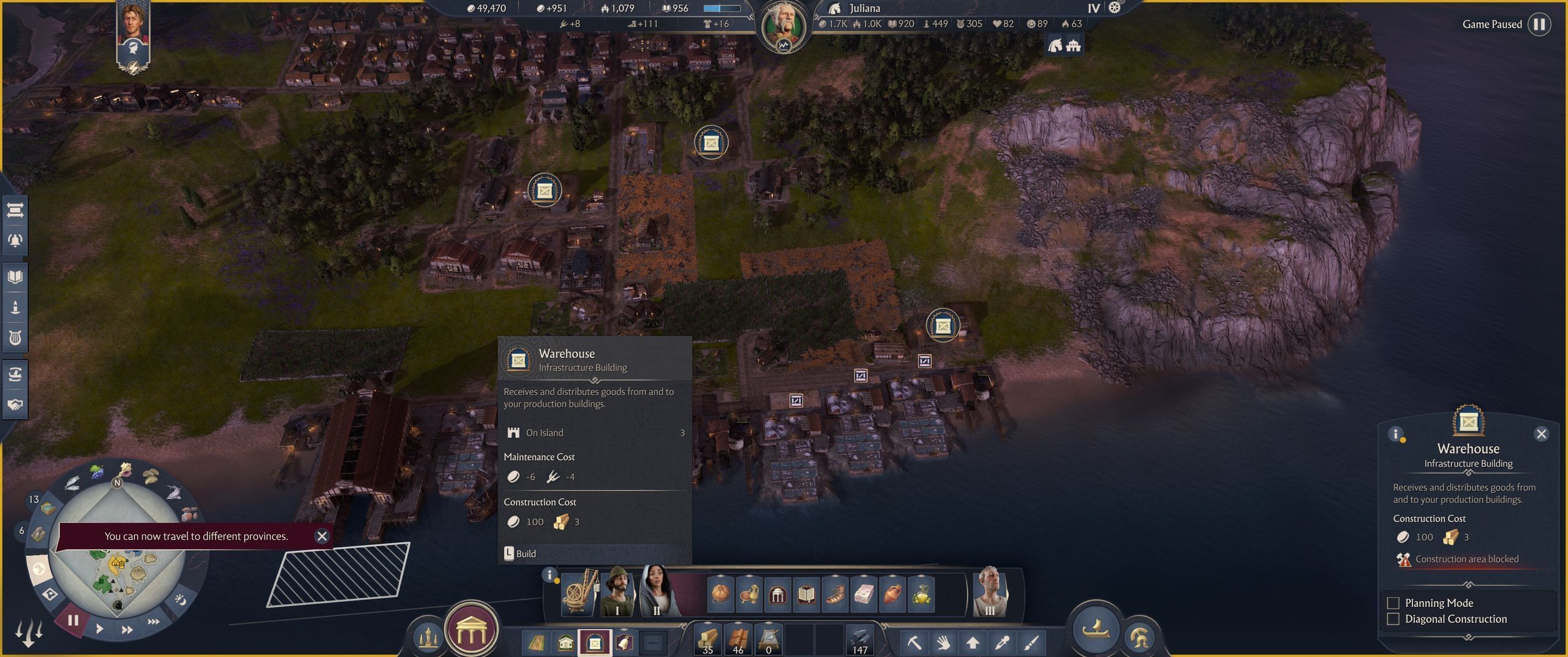Image resolution: width=1568 pixels, height=657 pixels.
Task: Dismiss the travel to provinces notification
Action: click(x=322, y=536)
